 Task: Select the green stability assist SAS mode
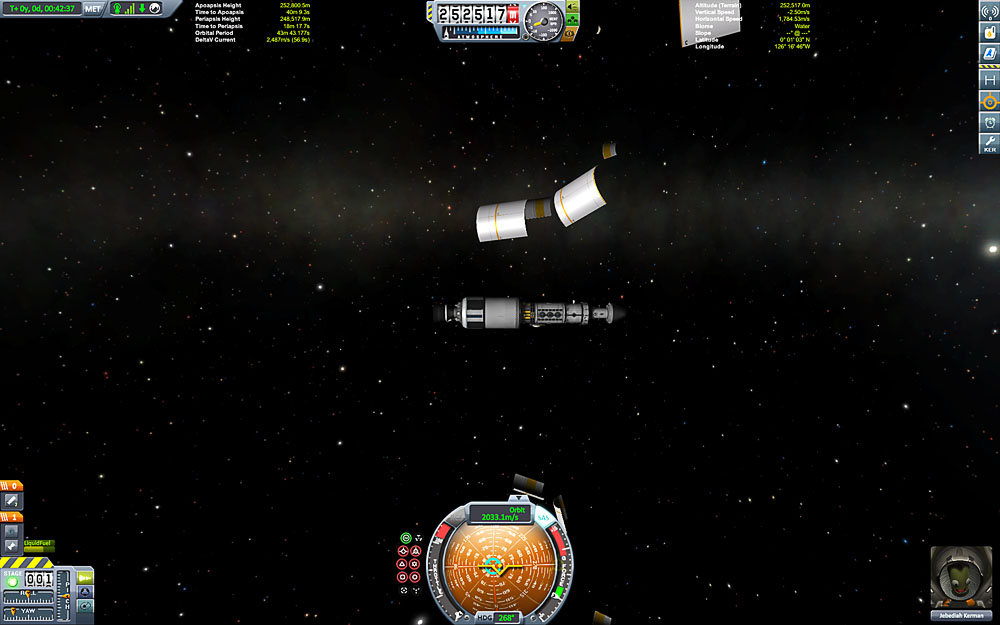tap(405, 538)
